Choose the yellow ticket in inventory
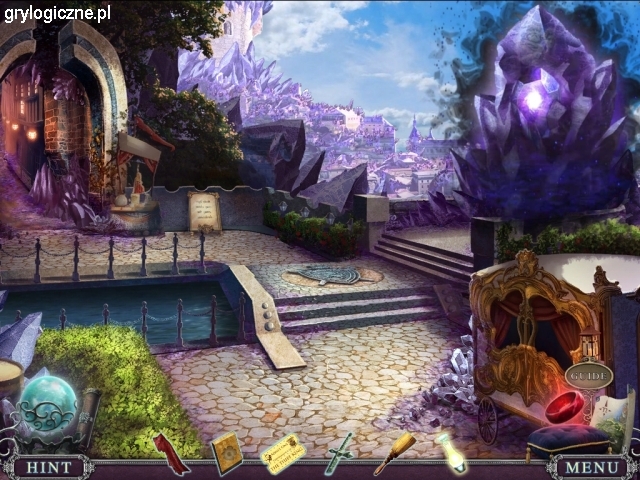This screenshot has height=480, width=640. (x=283, y=451)
